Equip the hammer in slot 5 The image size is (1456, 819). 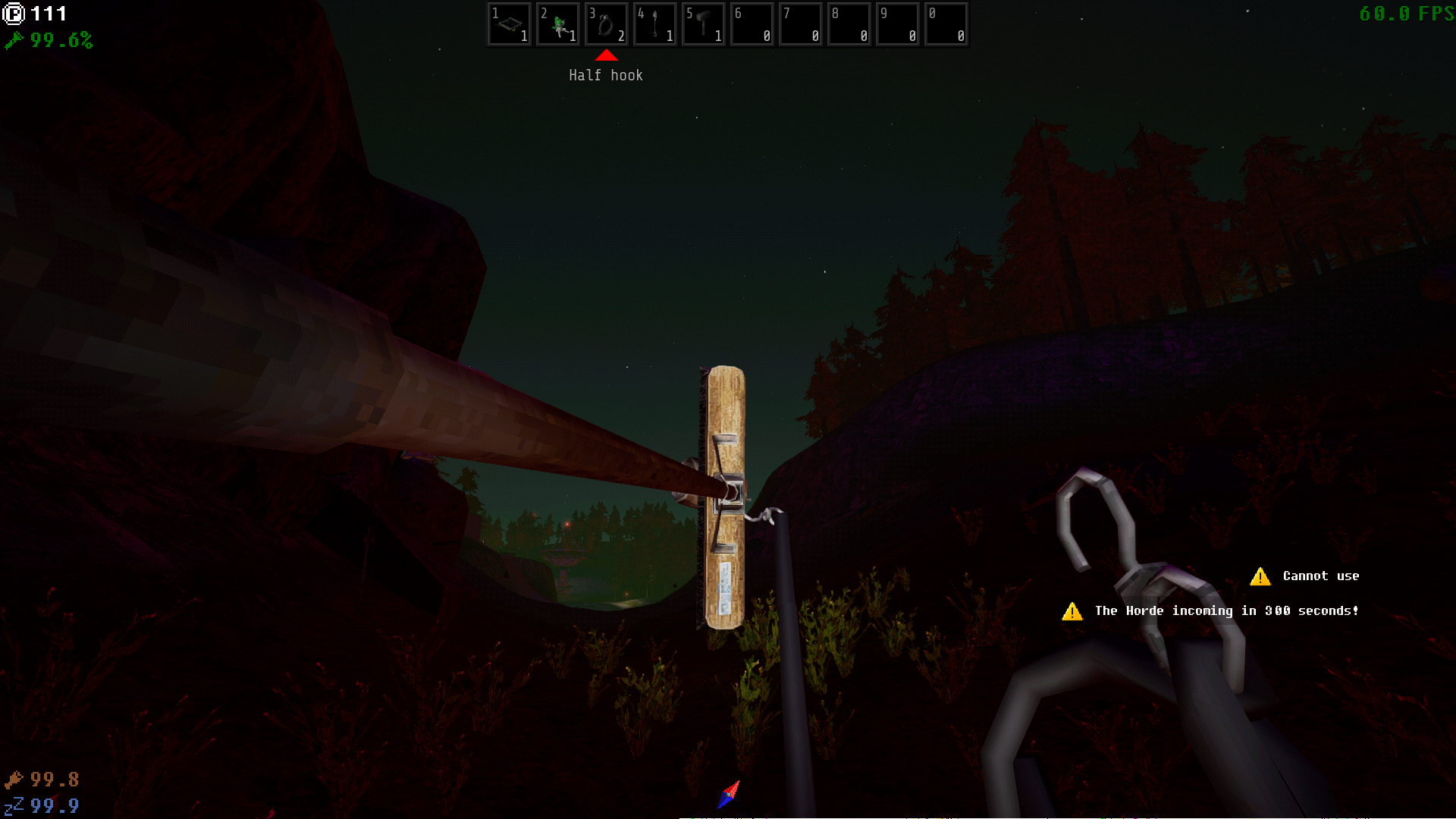703,24
